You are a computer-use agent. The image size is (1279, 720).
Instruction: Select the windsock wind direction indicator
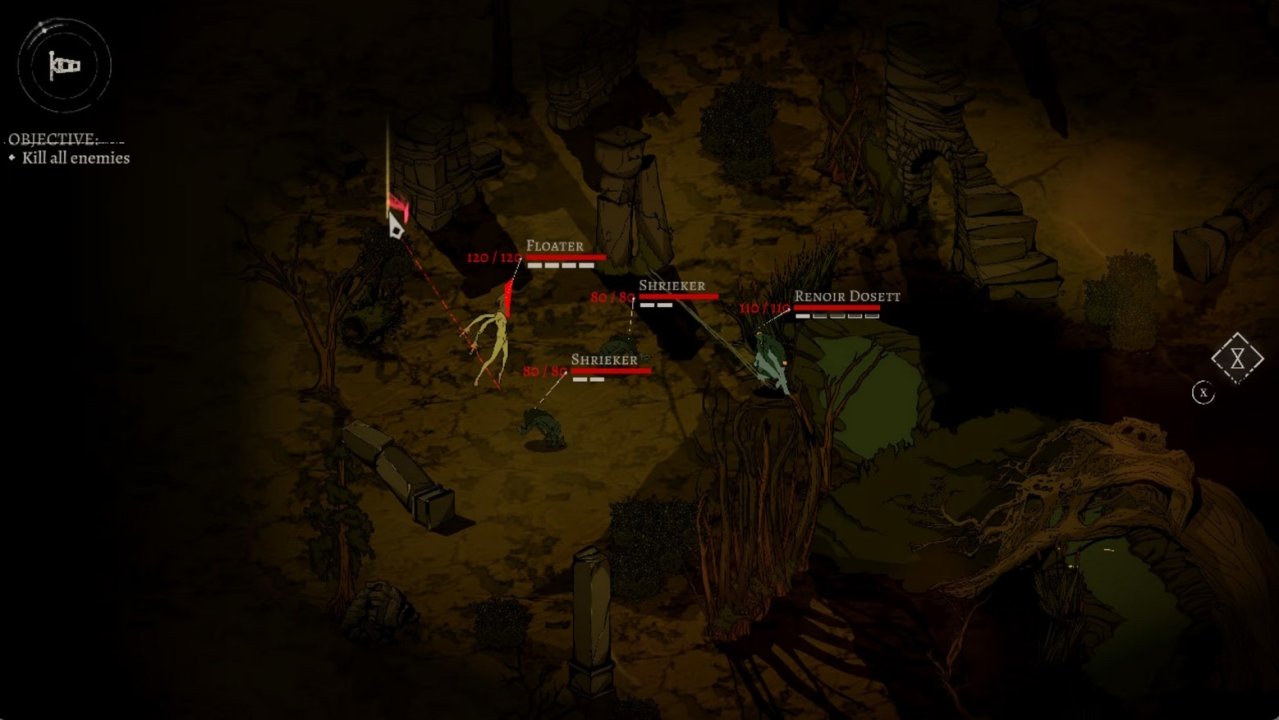point(65,66)
